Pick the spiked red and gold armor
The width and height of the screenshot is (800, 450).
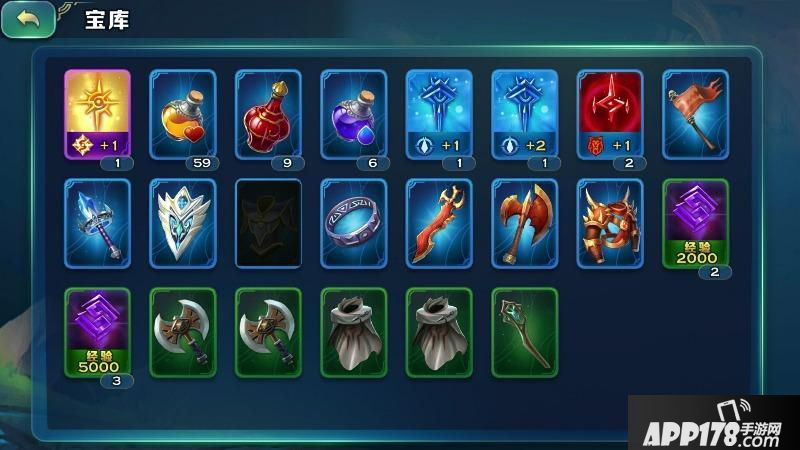610,223
